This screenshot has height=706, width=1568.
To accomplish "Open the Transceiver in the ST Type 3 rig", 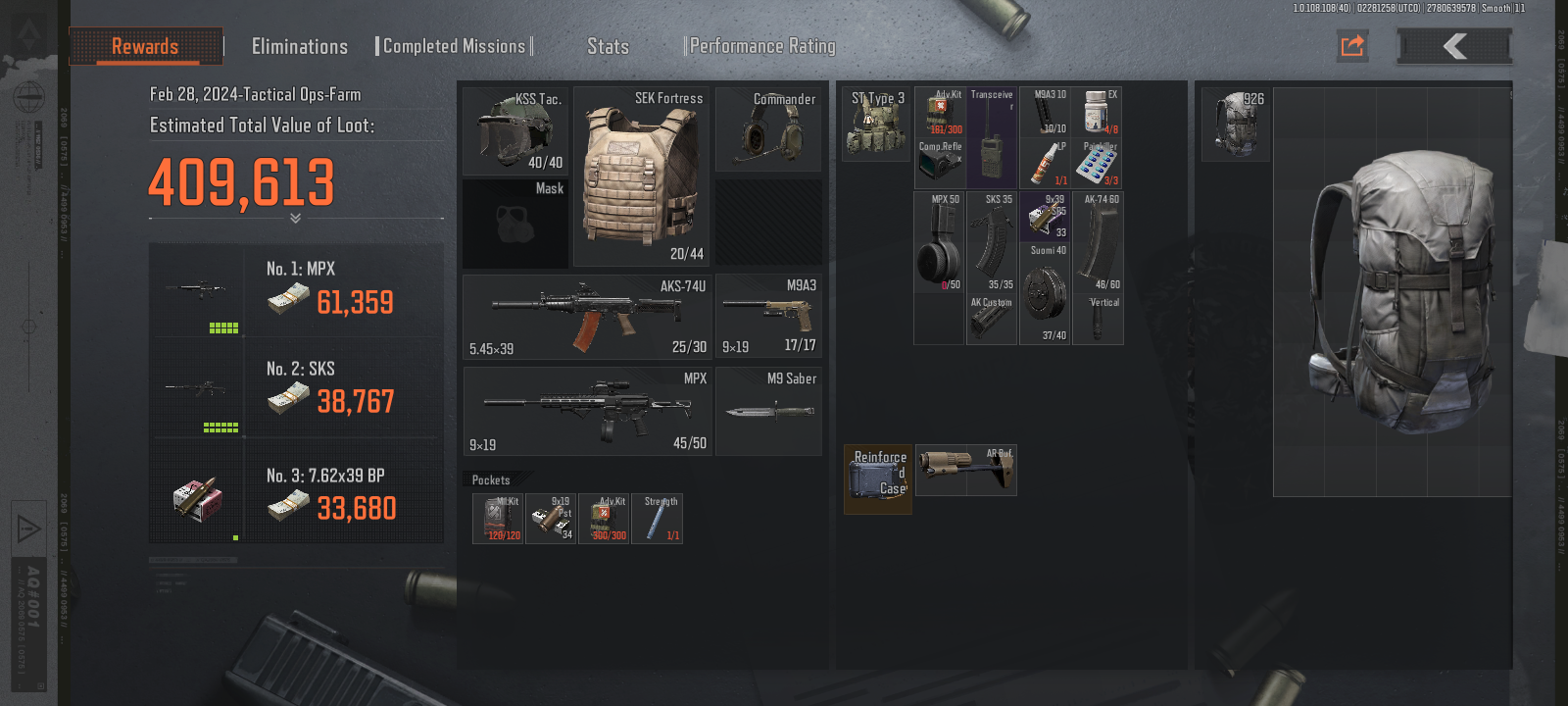I will pos(991,137).
